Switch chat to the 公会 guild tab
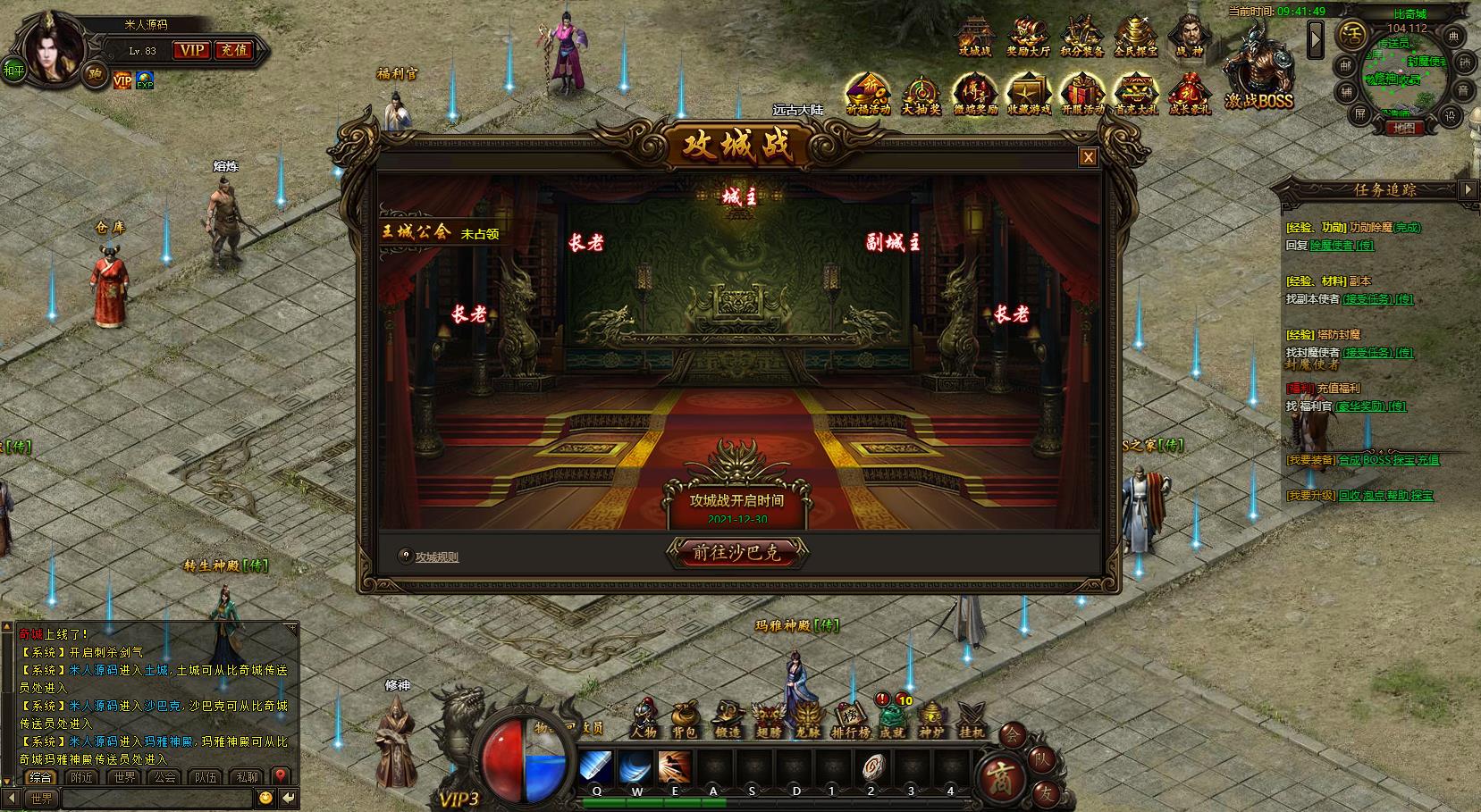Image resolution: width=1481 pixels, height=812 pixels. point(165,777)
